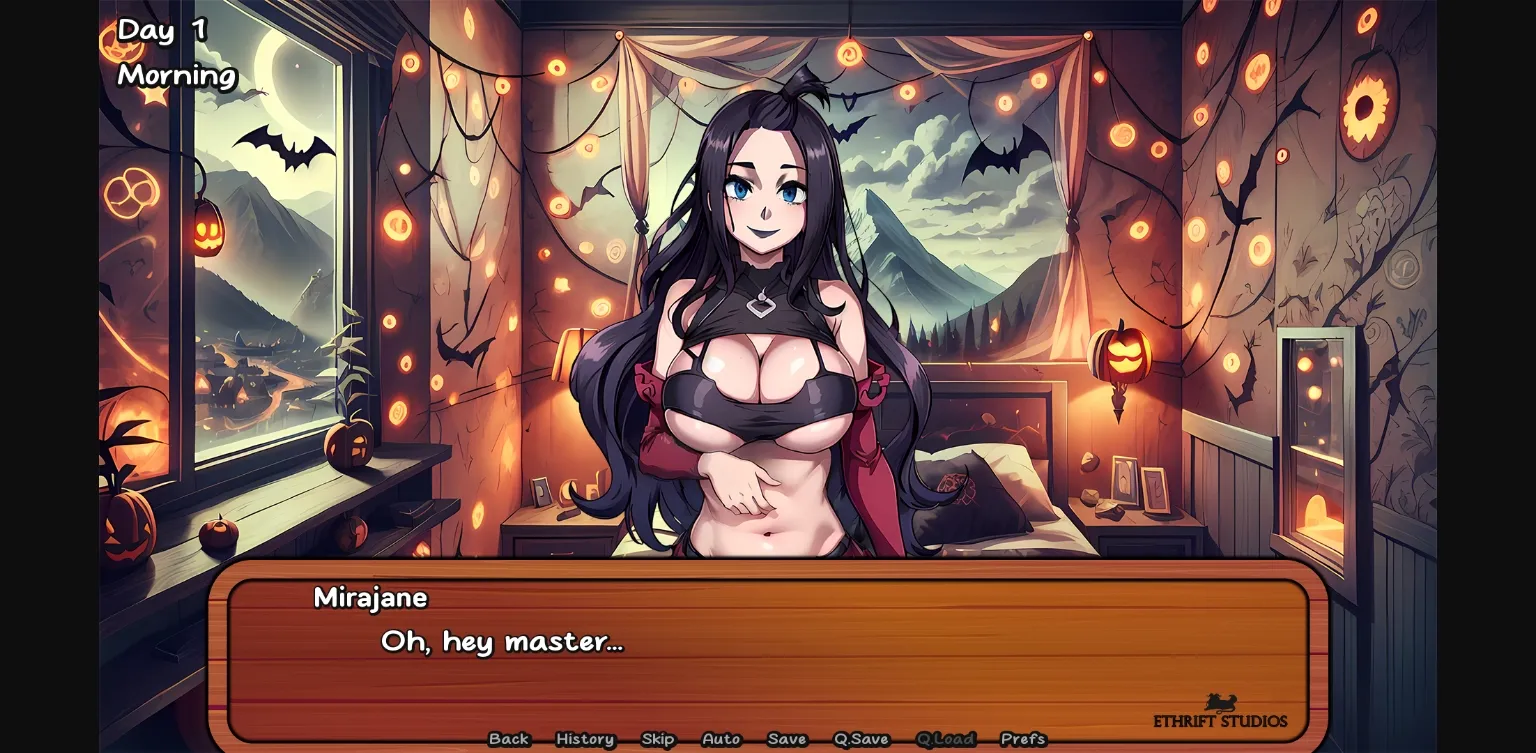Select Mirajane's name label
The image size is (1536, 753).
point(371,598)
